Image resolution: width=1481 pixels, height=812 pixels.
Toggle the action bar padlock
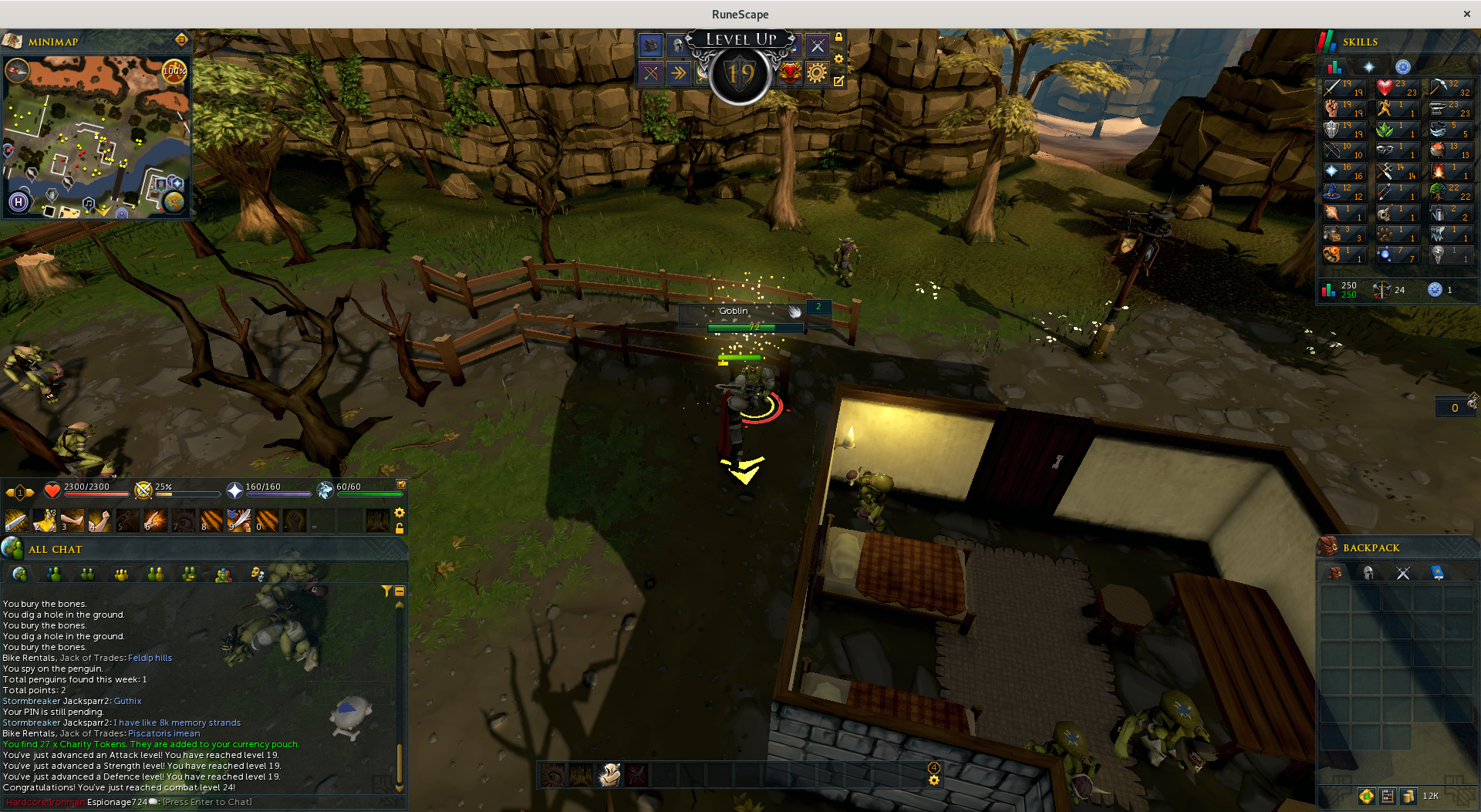(x=400, y=529)
